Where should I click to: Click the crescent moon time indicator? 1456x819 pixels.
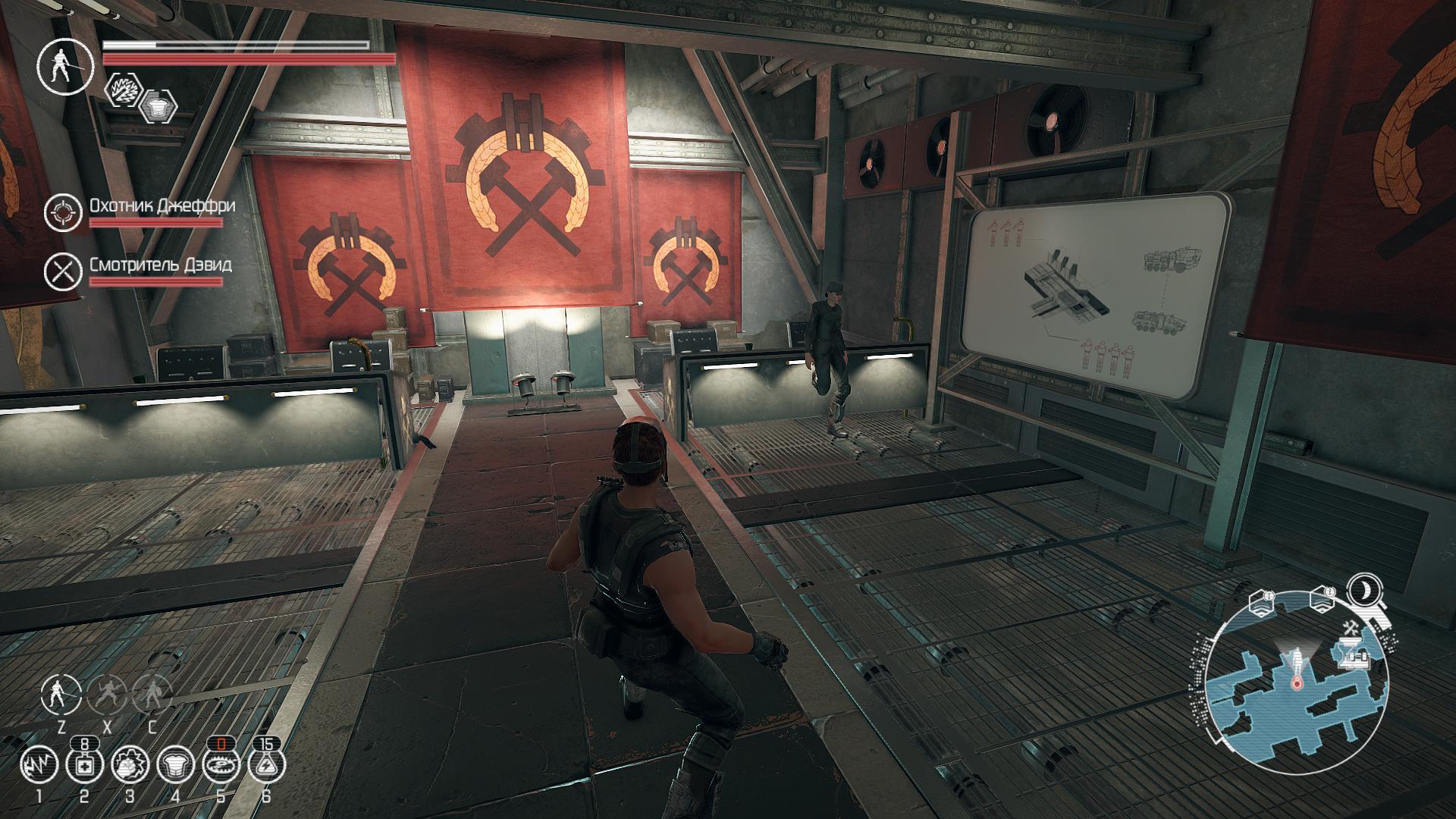[1365, 591]
